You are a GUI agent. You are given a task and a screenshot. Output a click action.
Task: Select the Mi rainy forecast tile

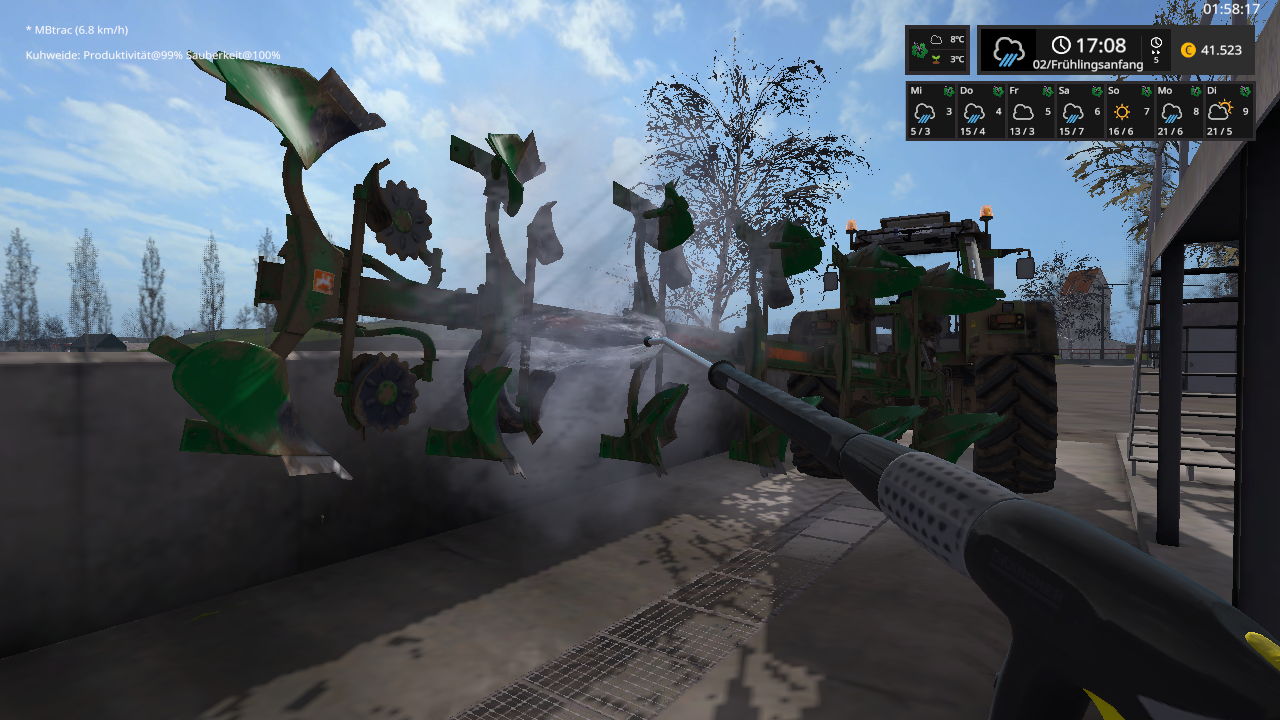[x=930, y=111]
